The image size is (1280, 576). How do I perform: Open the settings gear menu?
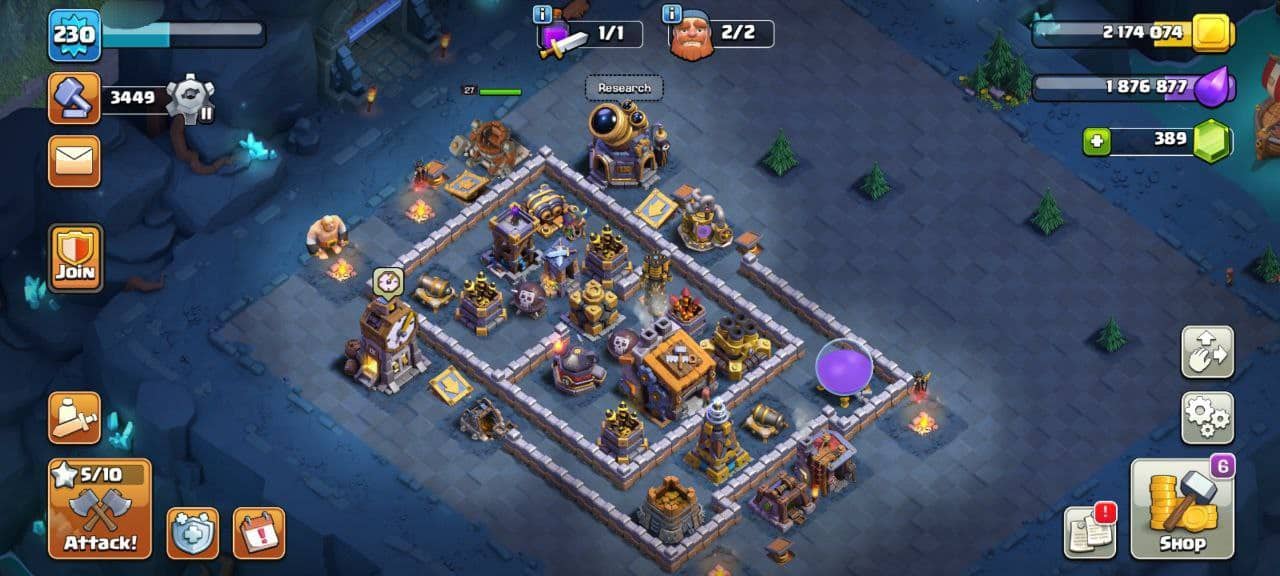coord(1207,418)
